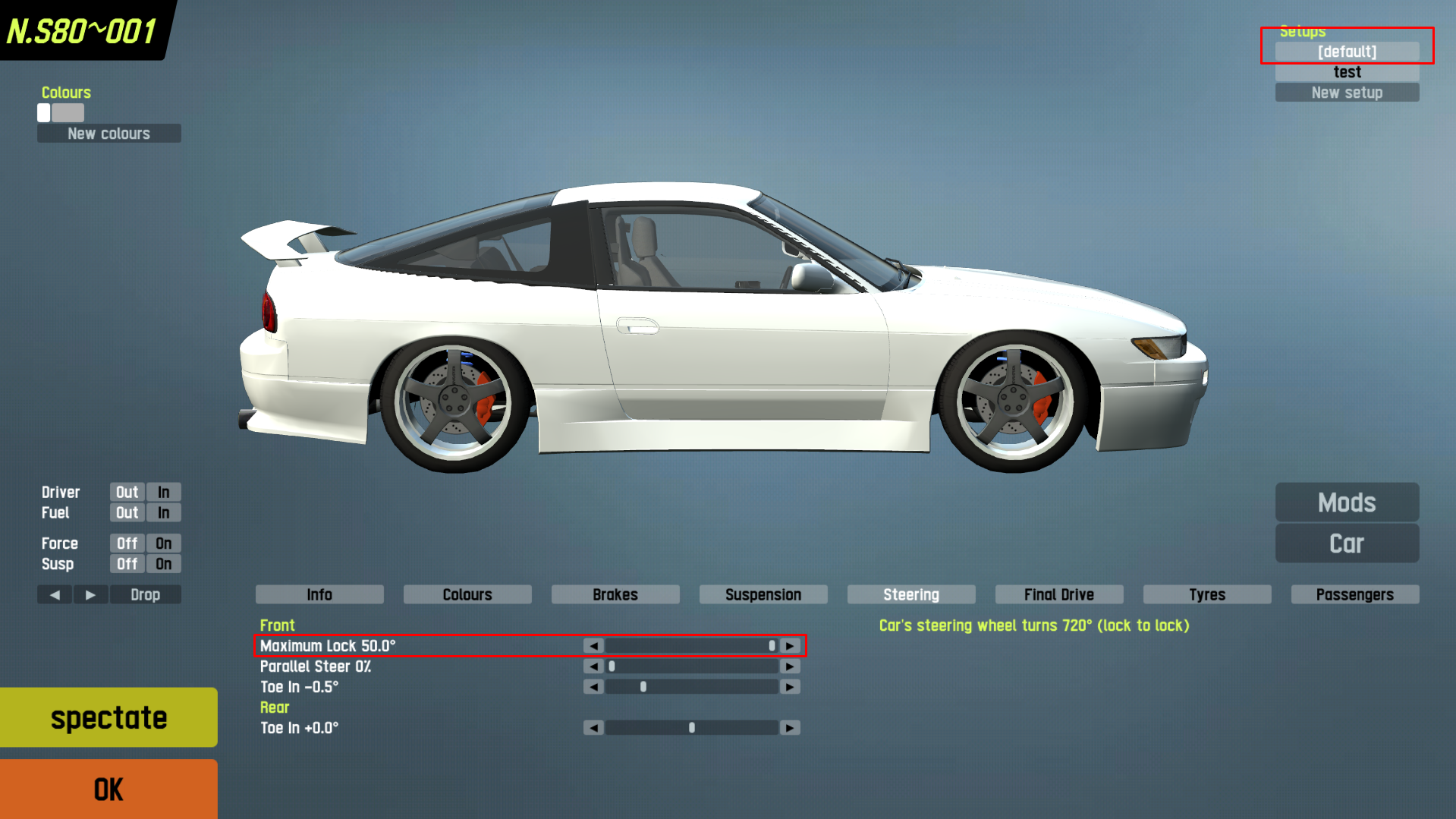Image resolution: width=1456 pixels, height=819 pixels.
Task: Turn Force display On
Action: point(164,543)
